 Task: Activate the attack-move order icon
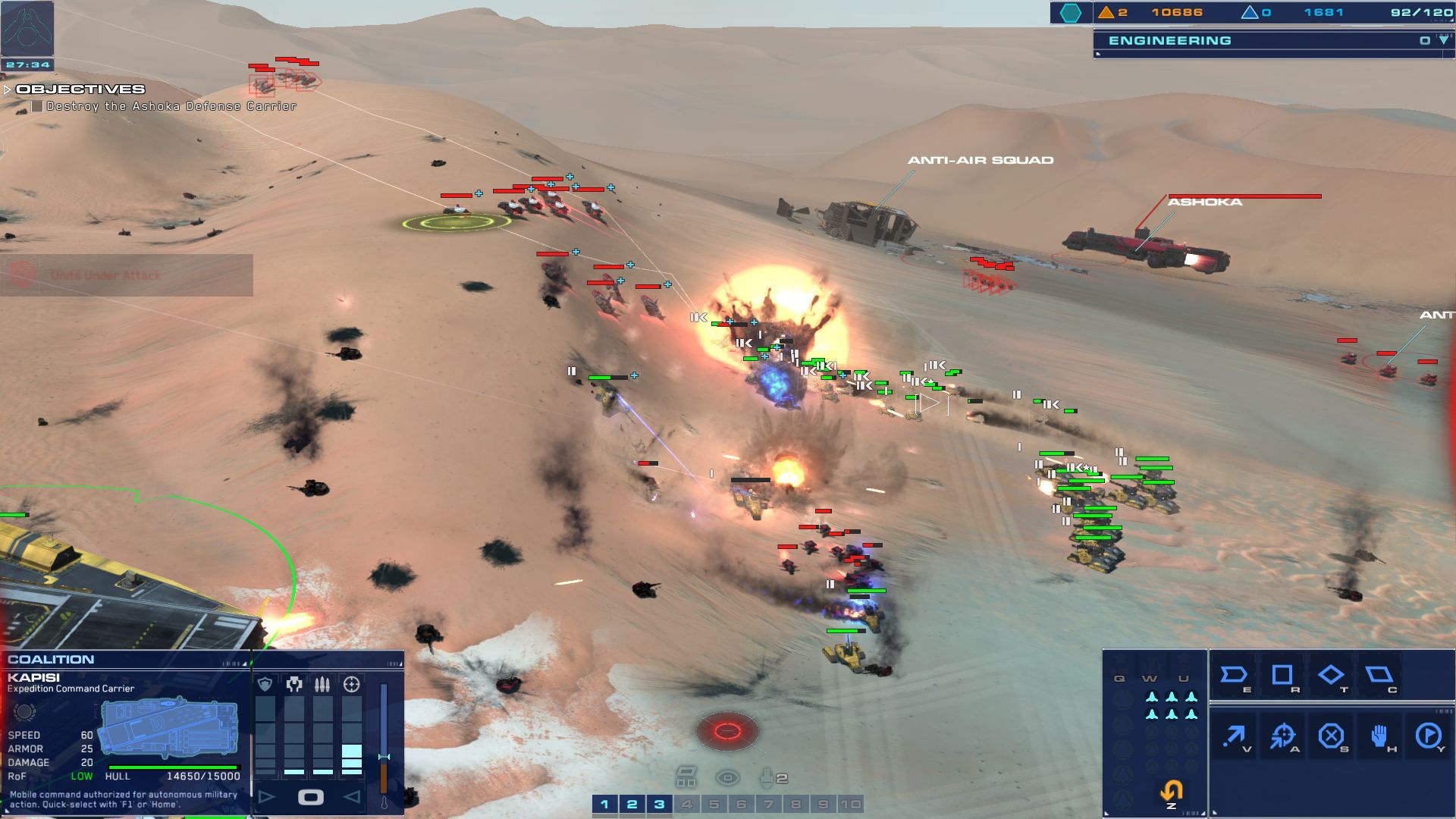1282,735
